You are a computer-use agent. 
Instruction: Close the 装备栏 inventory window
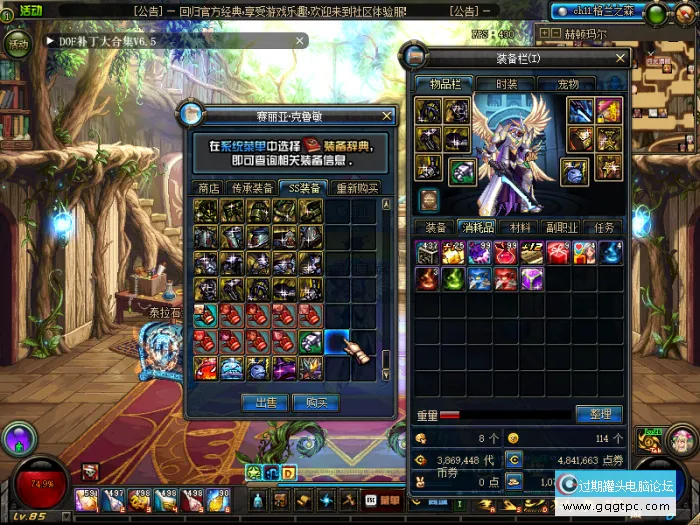pos(620,58)
